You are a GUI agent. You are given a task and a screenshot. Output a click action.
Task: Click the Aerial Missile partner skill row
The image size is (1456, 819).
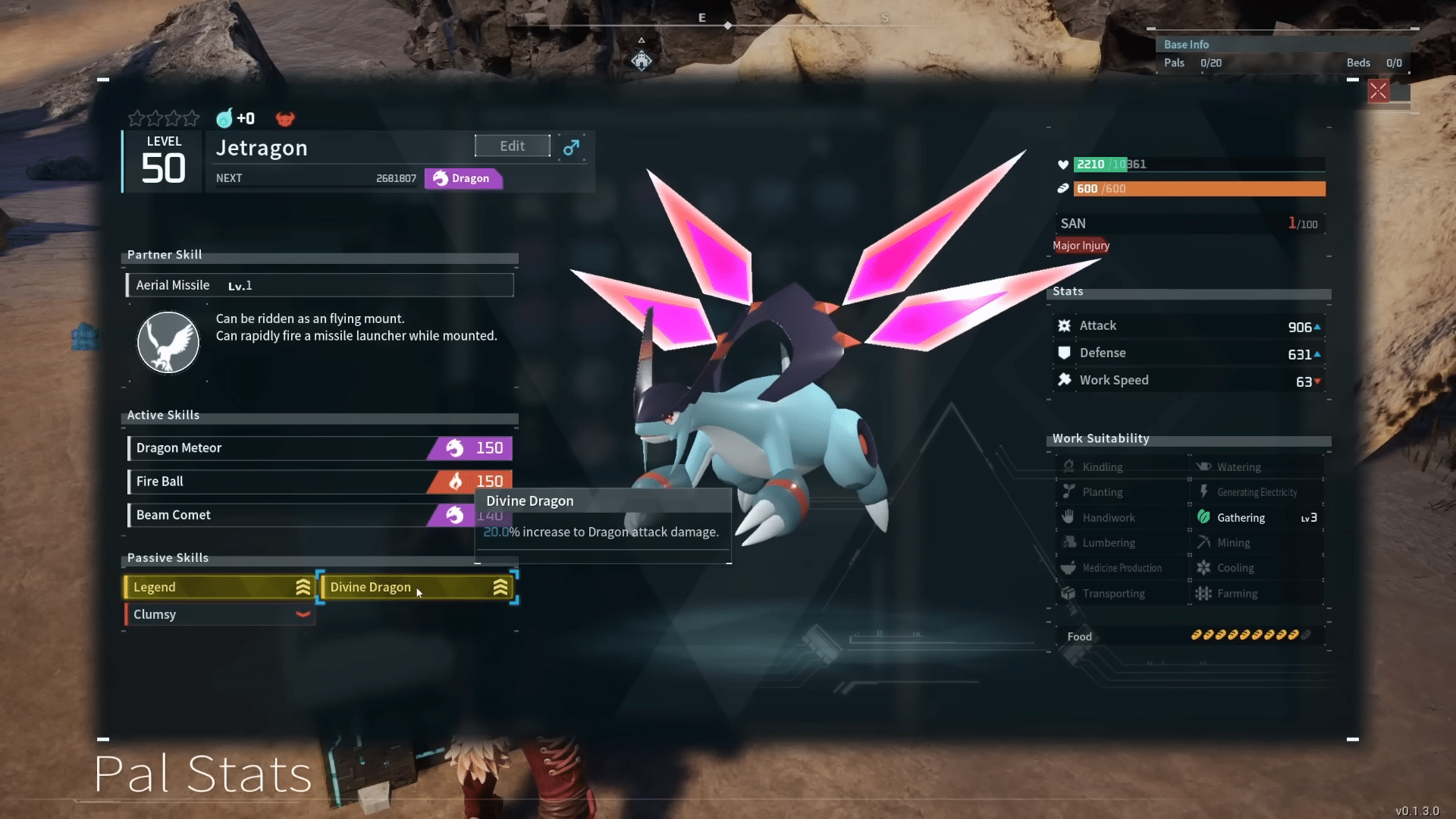click(x=319, y=285)
